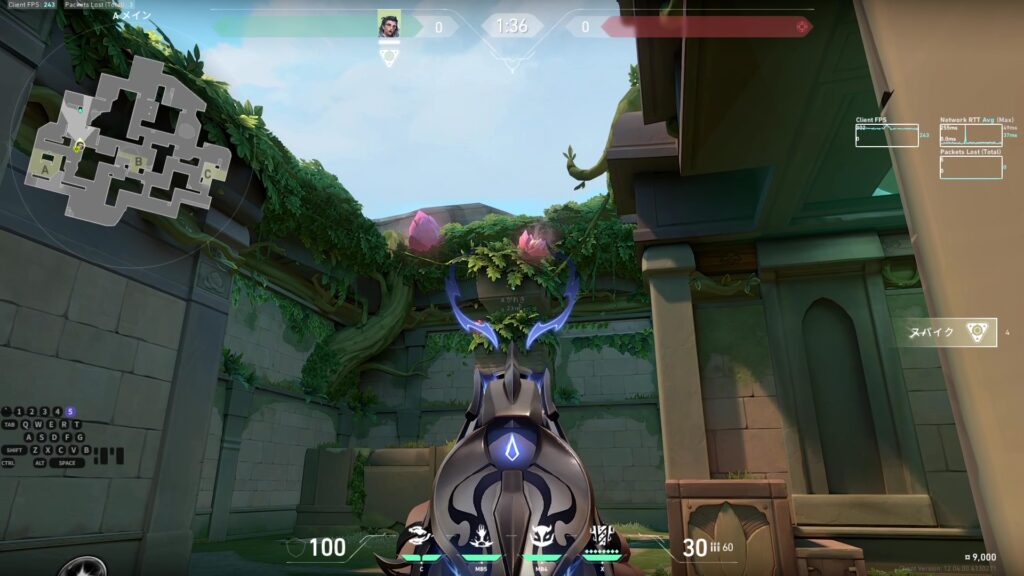The height and width of the screenshot is (576, 1024).
Task: Click the star emblem in the bottom-left corner
Action: pyautogui.click(x=81, y=568)
